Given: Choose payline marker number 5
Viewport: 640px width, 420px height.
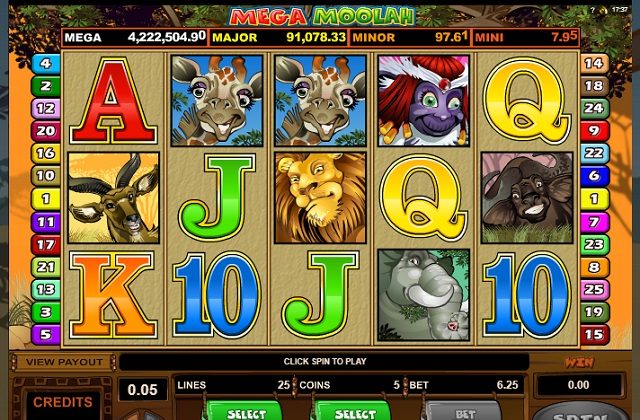Looking at the screenshot, I should 46,334.
